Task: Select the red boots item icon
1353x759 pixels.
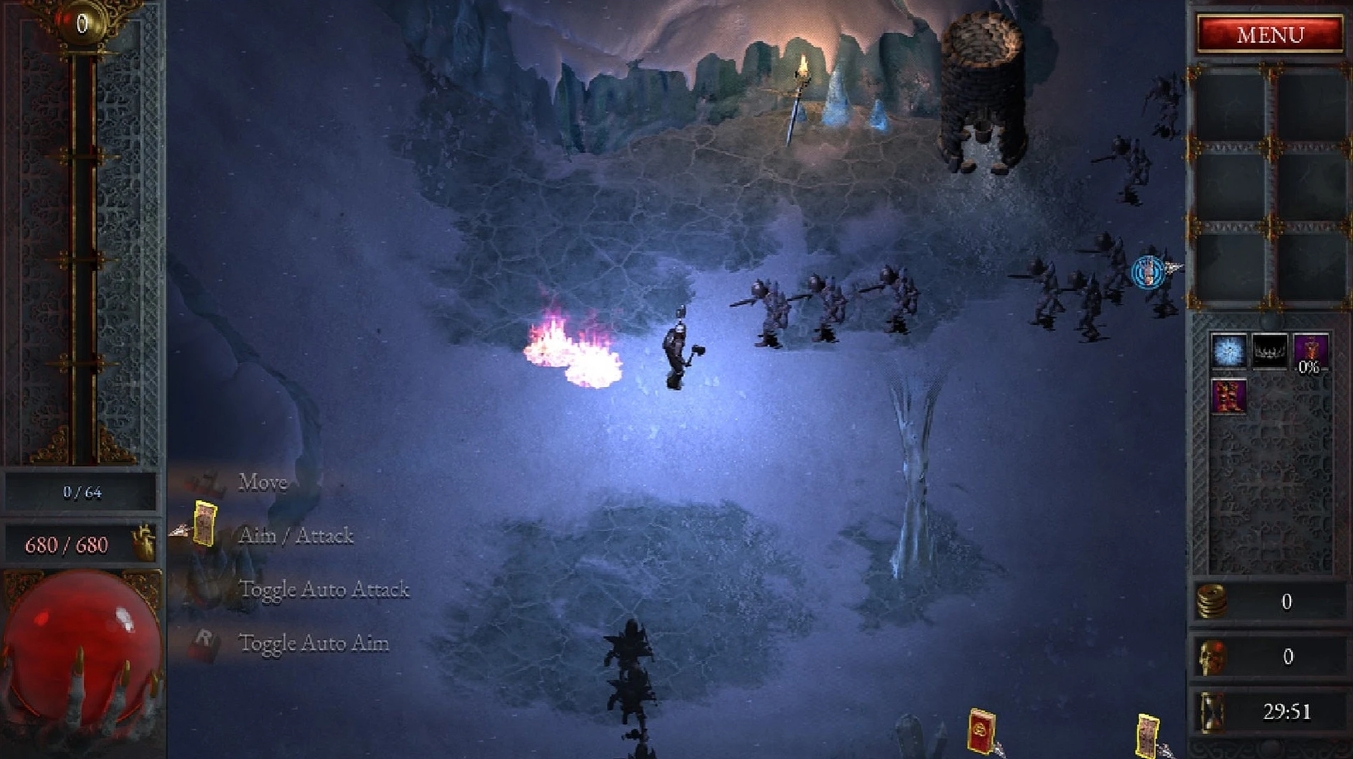Action: click(x=1228, y=395)
